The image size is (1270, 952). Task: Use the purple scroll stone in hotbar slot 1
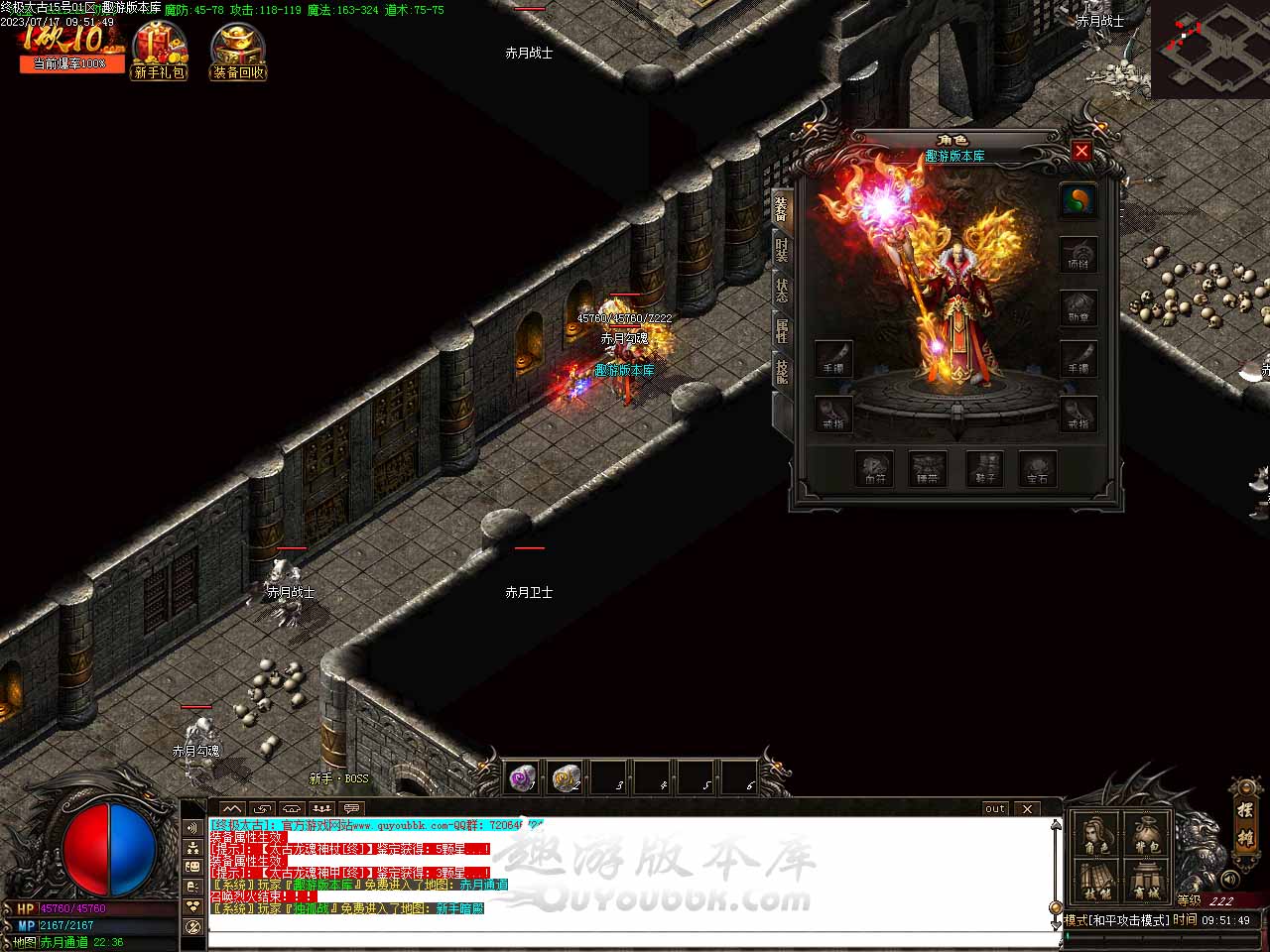(522, 778)
